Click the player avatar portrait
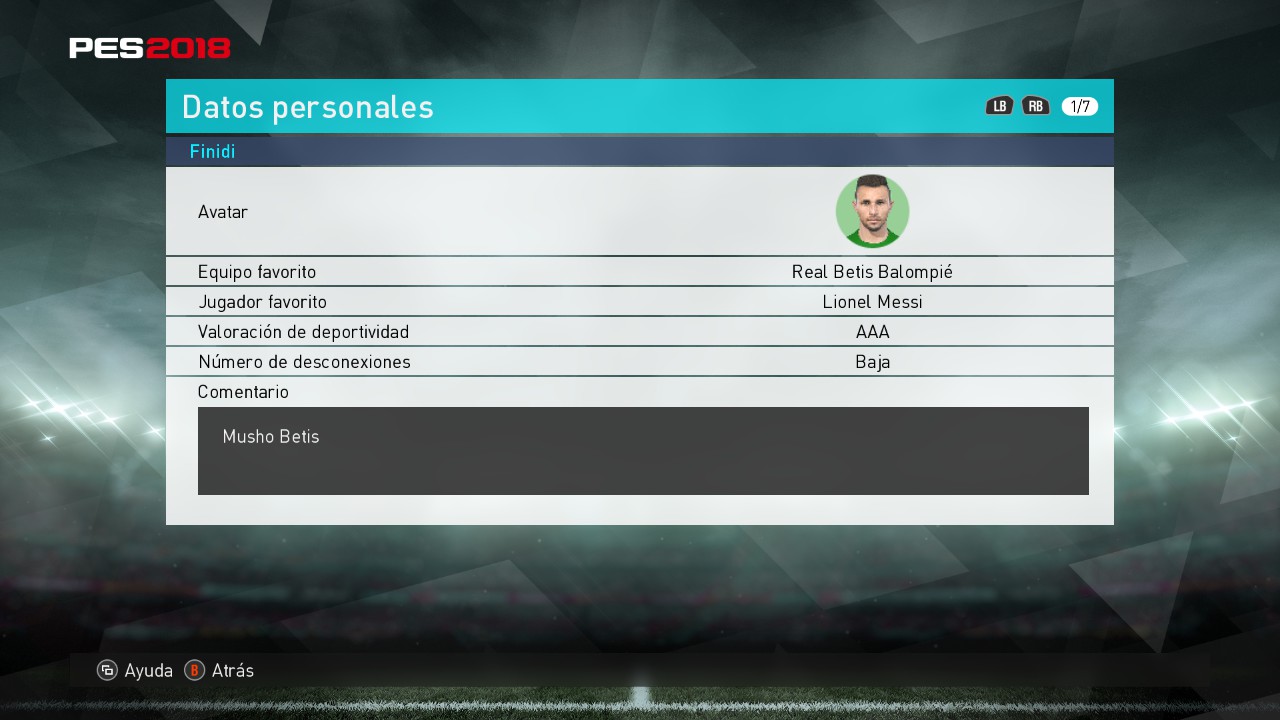1280x720 pixels. pyautogui.click(x=872, y=211)
